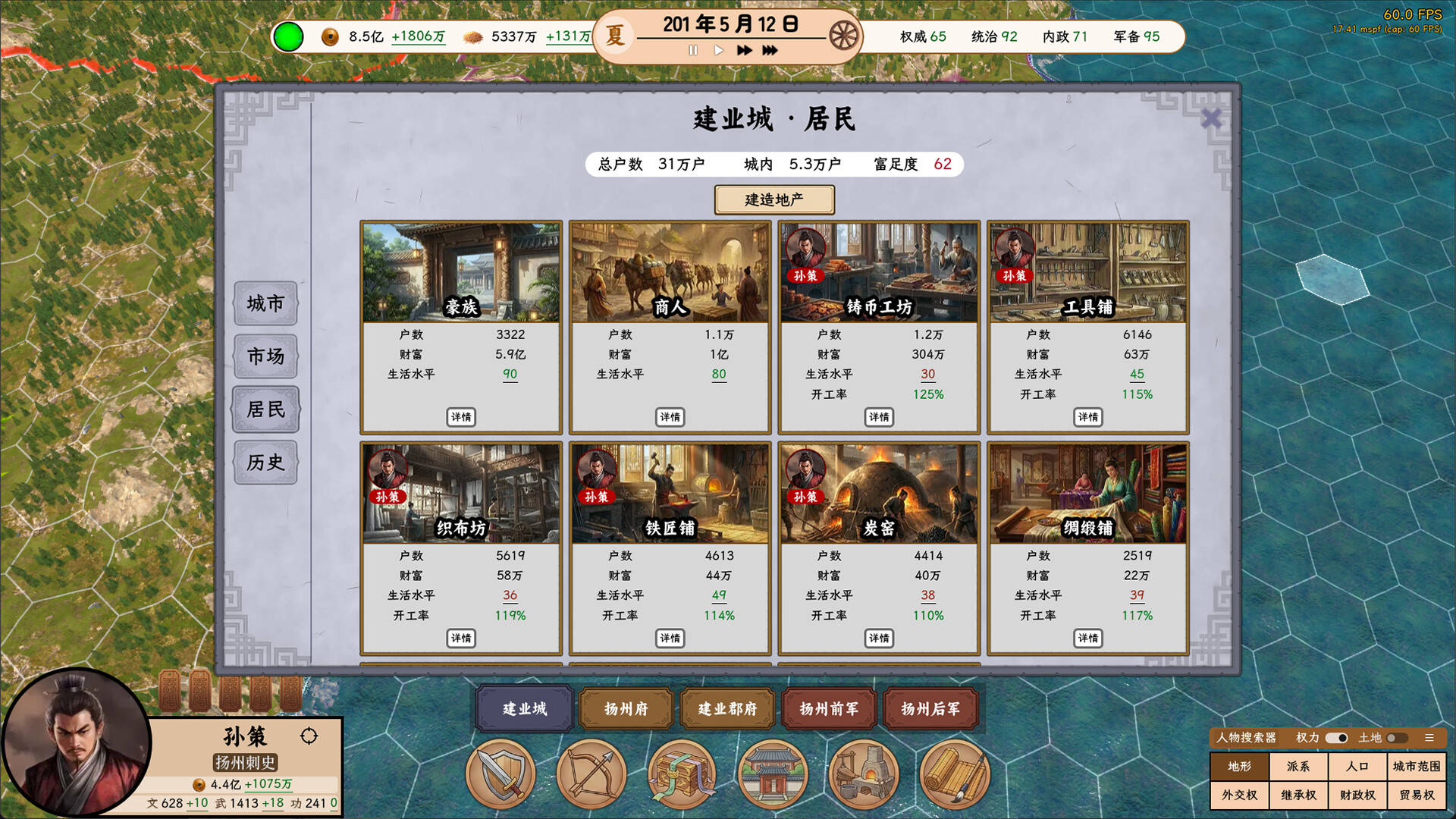1456x819 pixels.
Task: Open the 历史 tab
Action: [265, 463]
